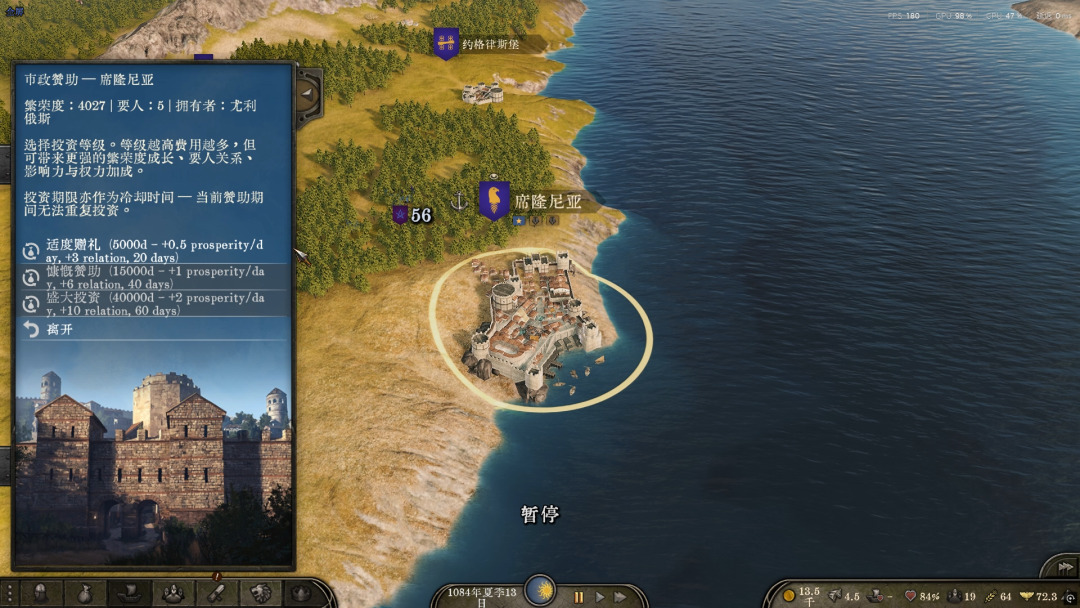The image size is (1080, 608).
Task: Resume time with the play arrow
Action: tap(600, 597)
